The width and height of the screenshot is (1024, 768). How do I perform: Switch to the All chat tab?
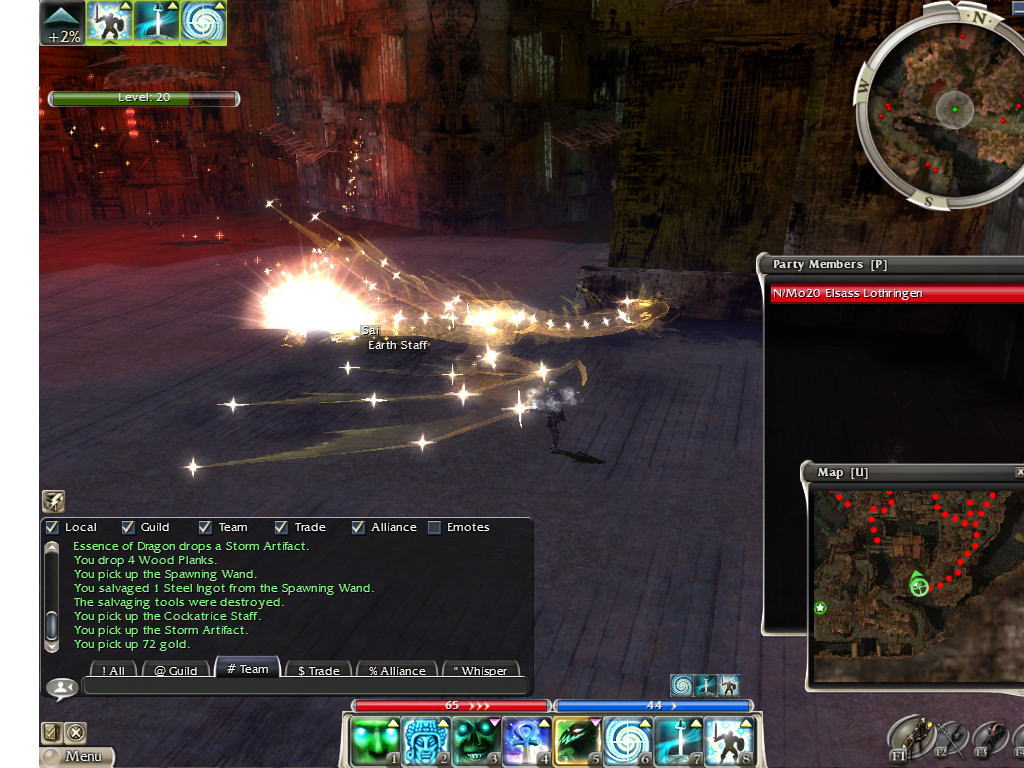coord(113,670)
